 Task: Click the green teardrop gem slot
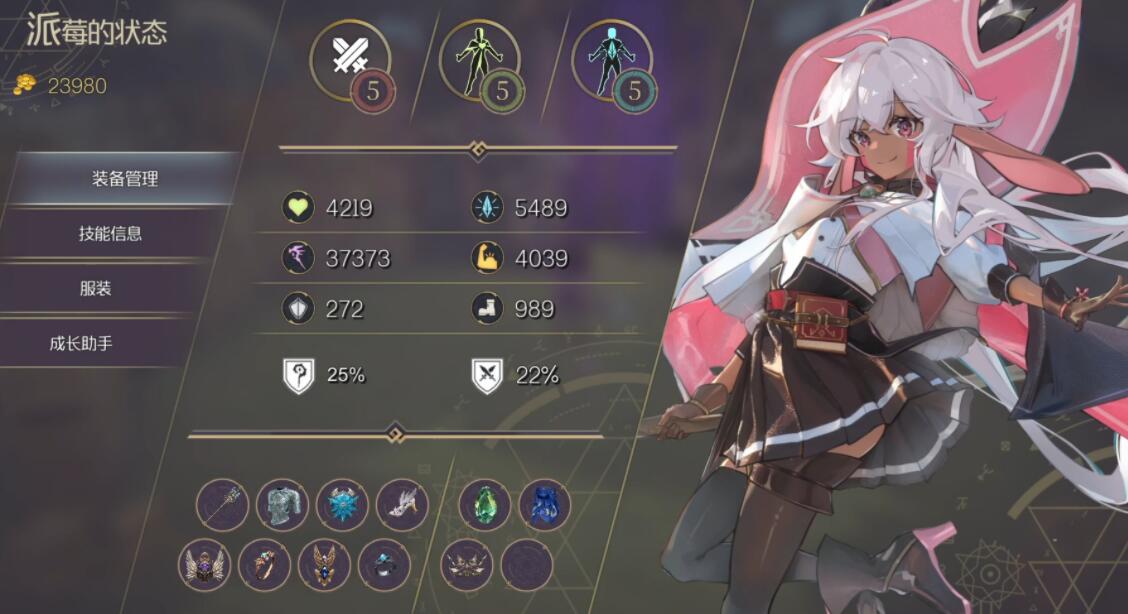pos(484,504)
